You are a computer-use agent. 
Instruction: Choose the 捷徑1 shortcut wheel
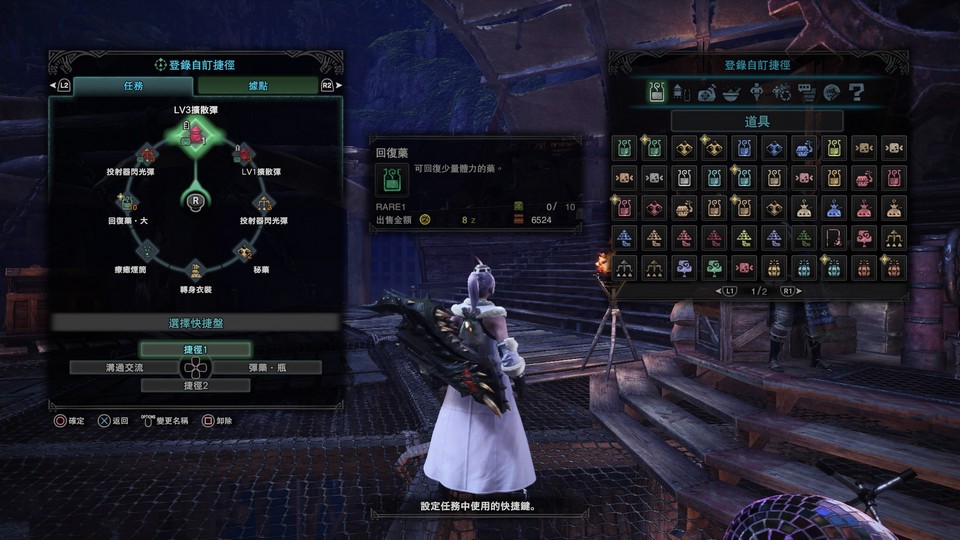pyautogui.click(x=195, y=349)
